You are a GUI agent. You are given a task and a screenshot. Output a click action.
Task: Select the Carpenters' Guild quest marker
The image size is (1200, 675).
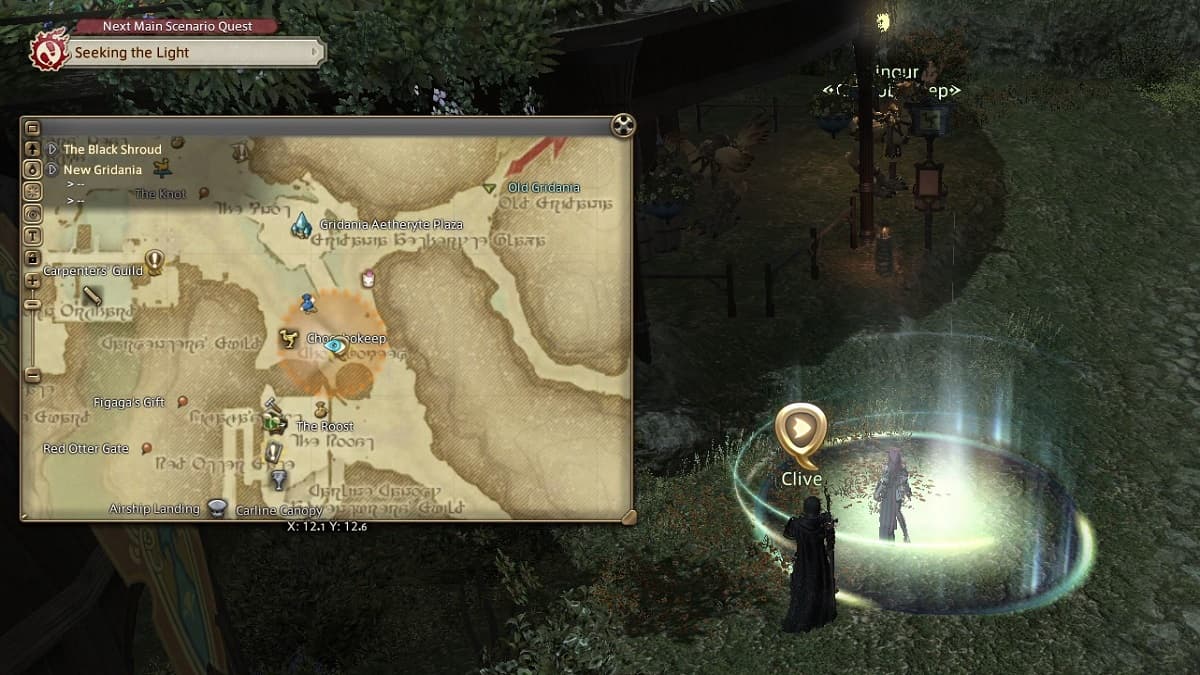point(154,262)
